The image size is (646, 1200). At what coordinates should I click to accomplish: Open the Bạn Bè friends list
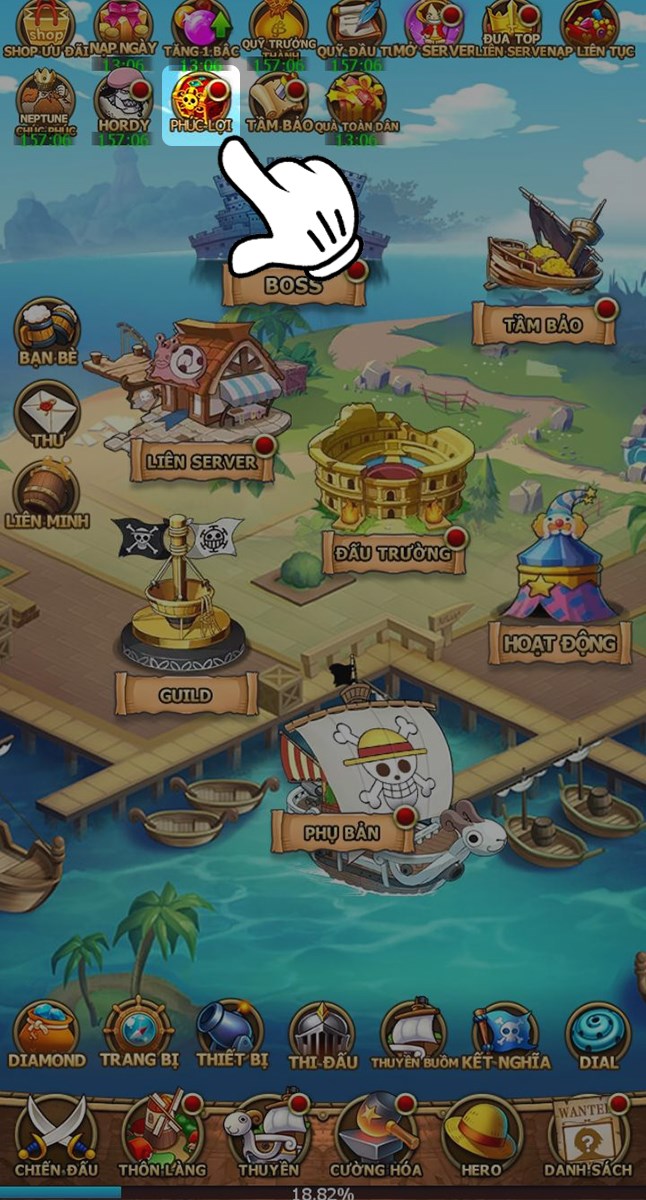pyautogui.click(x=47, y=330)
